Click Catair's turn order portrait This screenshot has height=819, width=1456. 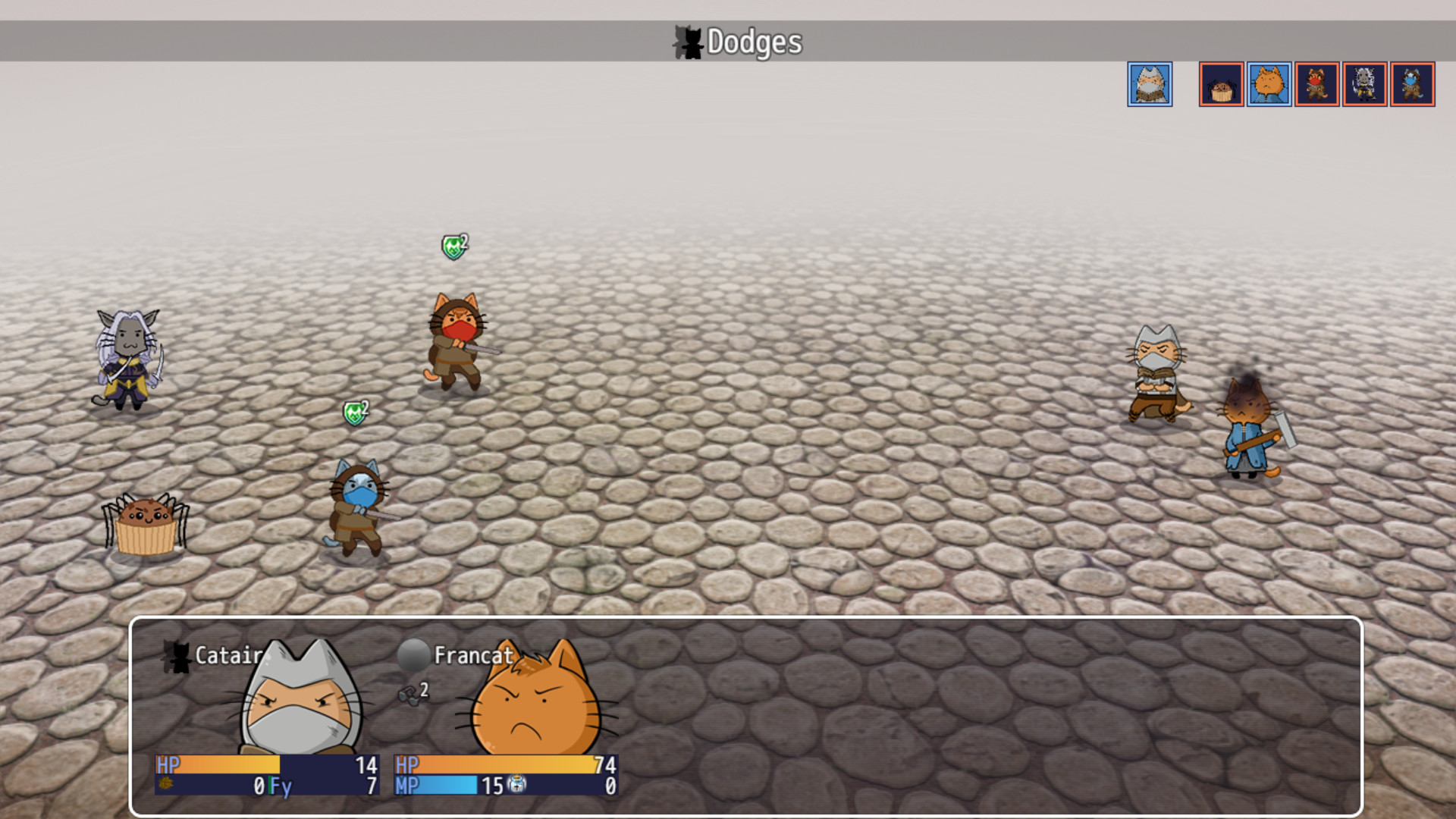click(1150, 84)
